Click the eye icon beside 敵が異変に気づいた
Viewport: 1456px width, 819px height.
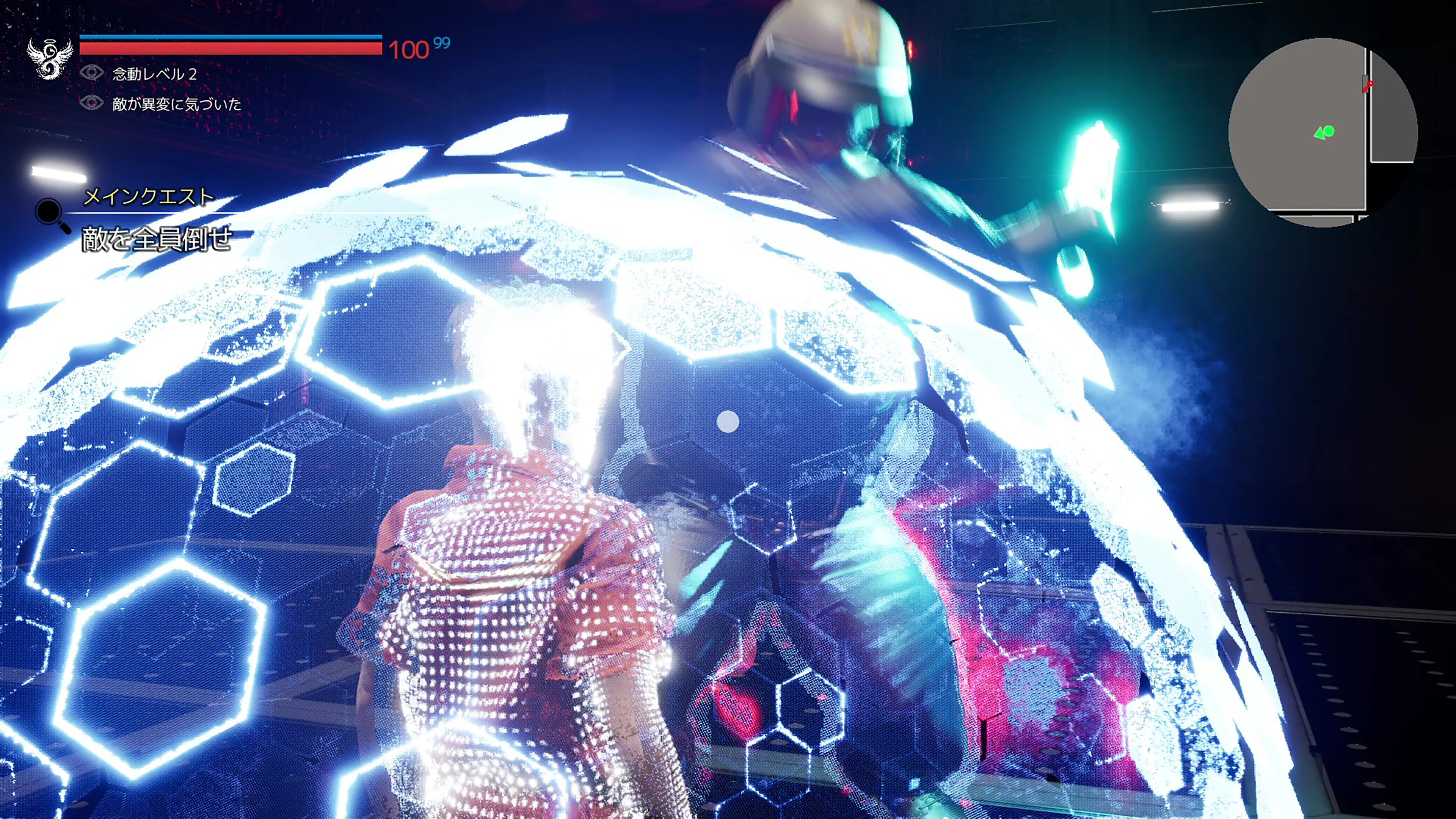(x=91, y=103)
